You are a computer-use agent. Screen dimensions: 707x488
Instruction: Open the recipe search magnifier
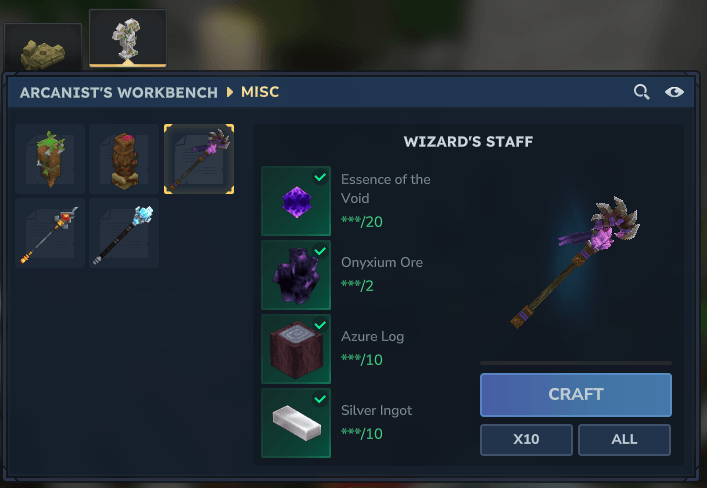pyautogui.click(x=642, y=92)
